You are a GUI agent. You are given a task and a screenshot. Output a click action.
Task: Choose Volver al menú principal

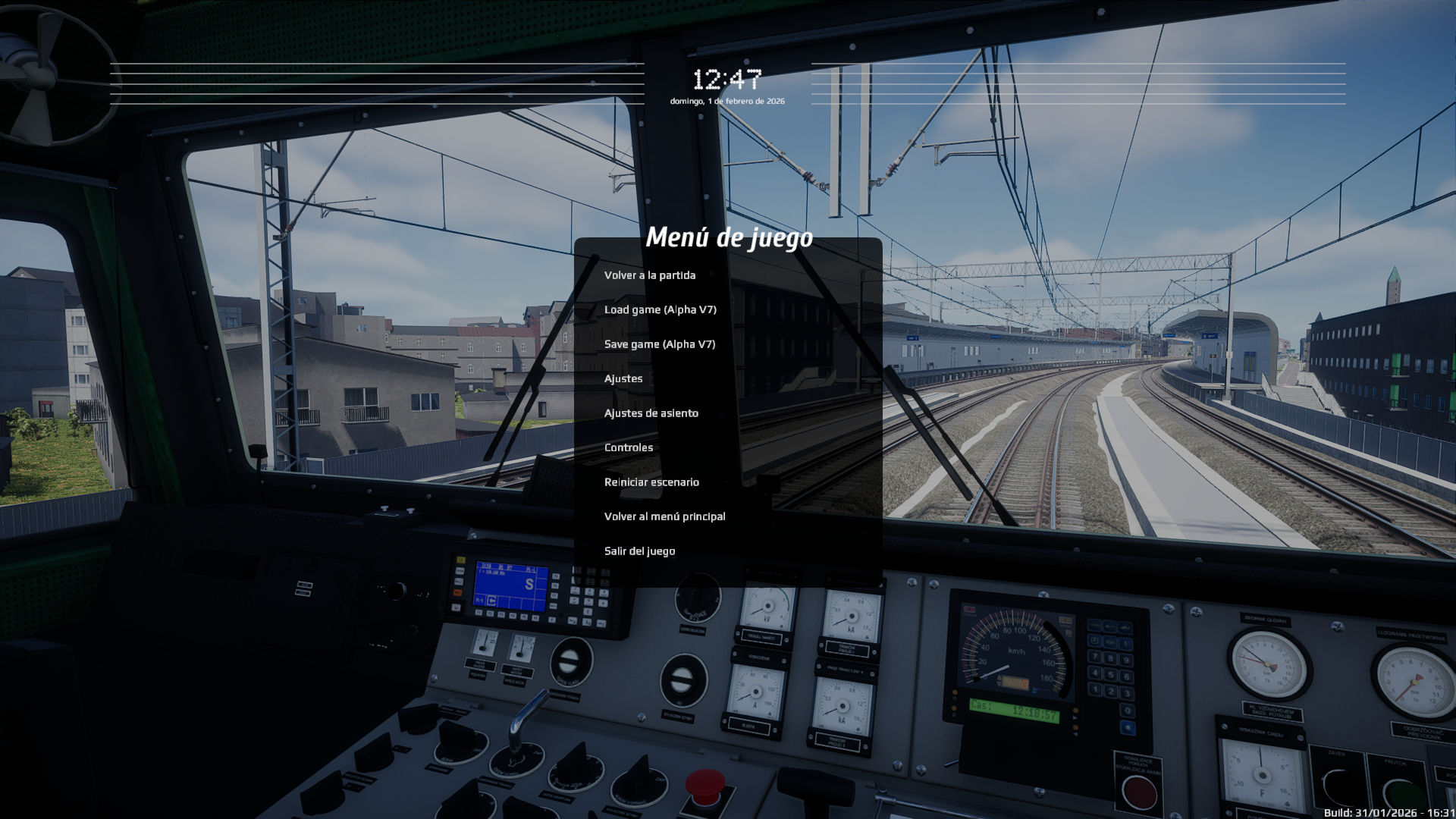click(x=664, y=516)
